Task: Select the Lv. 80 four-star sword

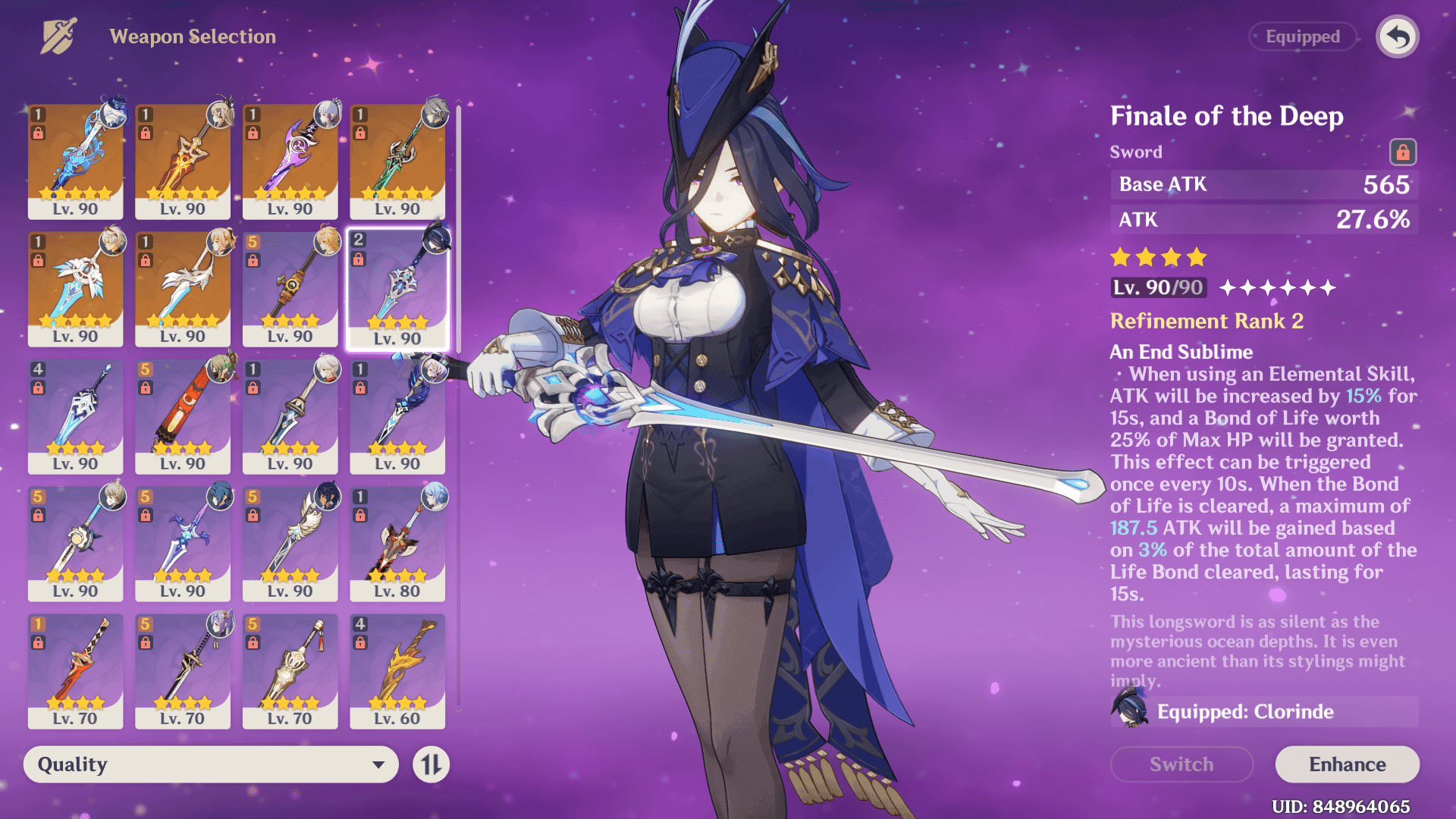Action: [x=397, y=543]
